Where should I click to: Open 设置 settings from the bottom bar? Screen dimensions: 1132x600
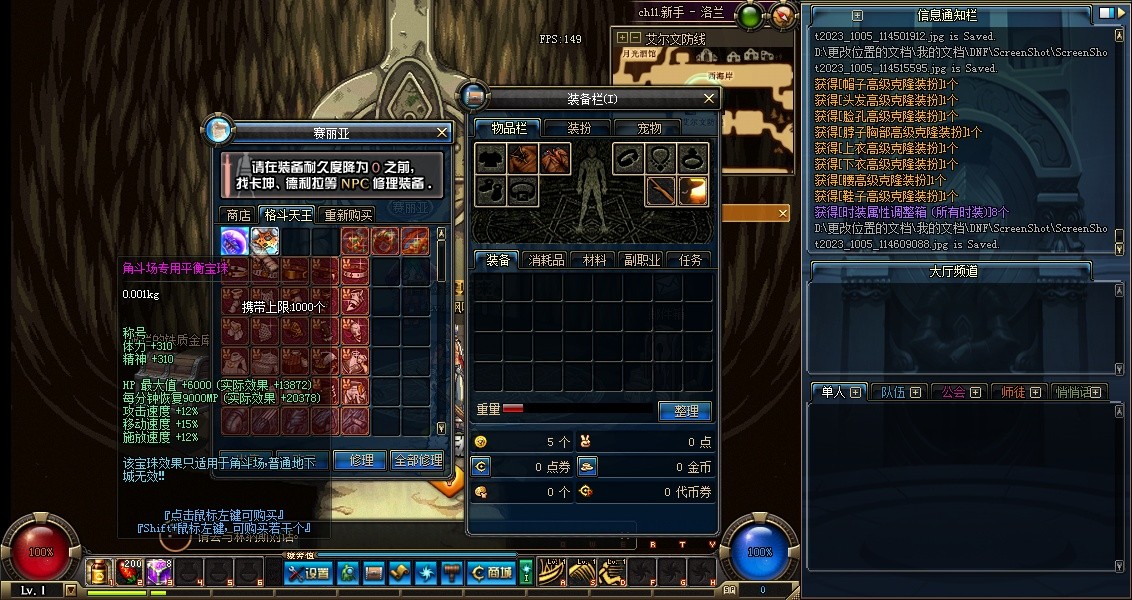coord(308,573)
